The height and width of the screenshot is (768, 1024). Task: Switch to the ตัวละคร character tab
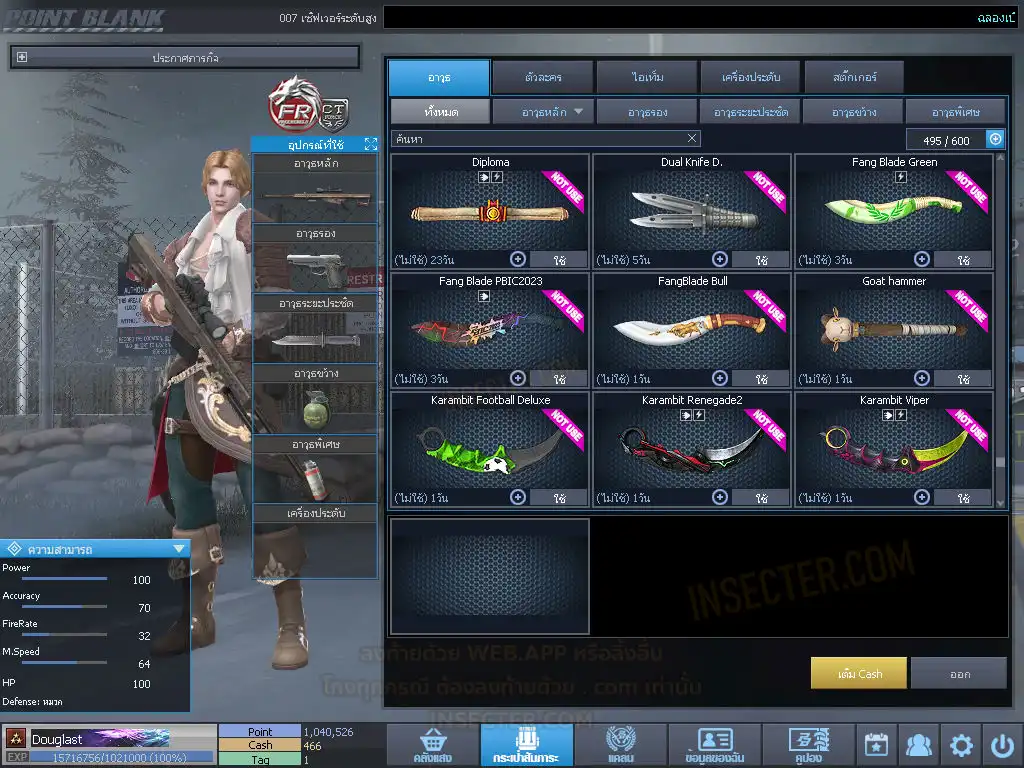(541, 77)
